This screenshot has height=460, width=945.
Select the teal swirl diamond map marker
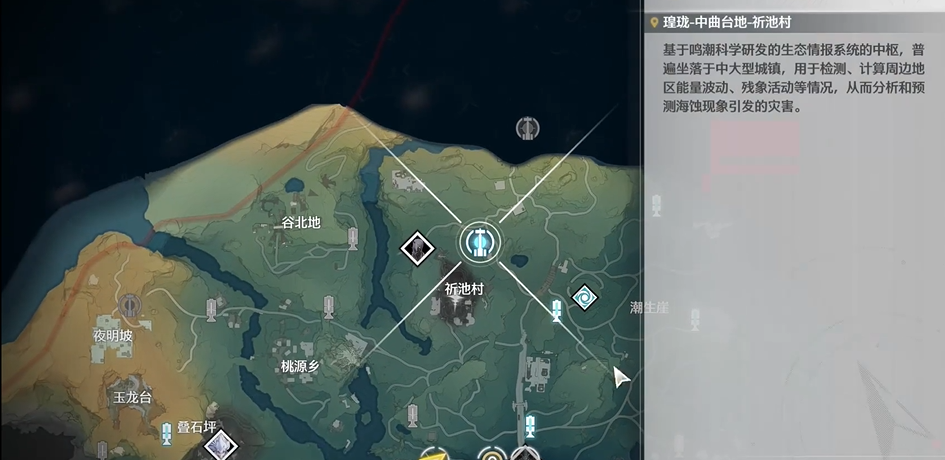tap(585, 296)
